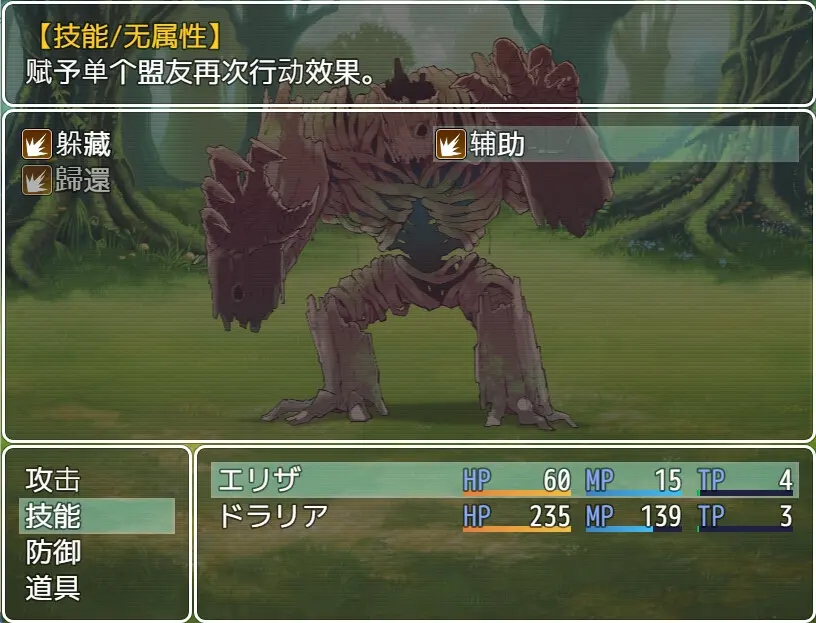The image size is (816, 623).
Task: Choose the 攻击 command
Action: (54, 480)
